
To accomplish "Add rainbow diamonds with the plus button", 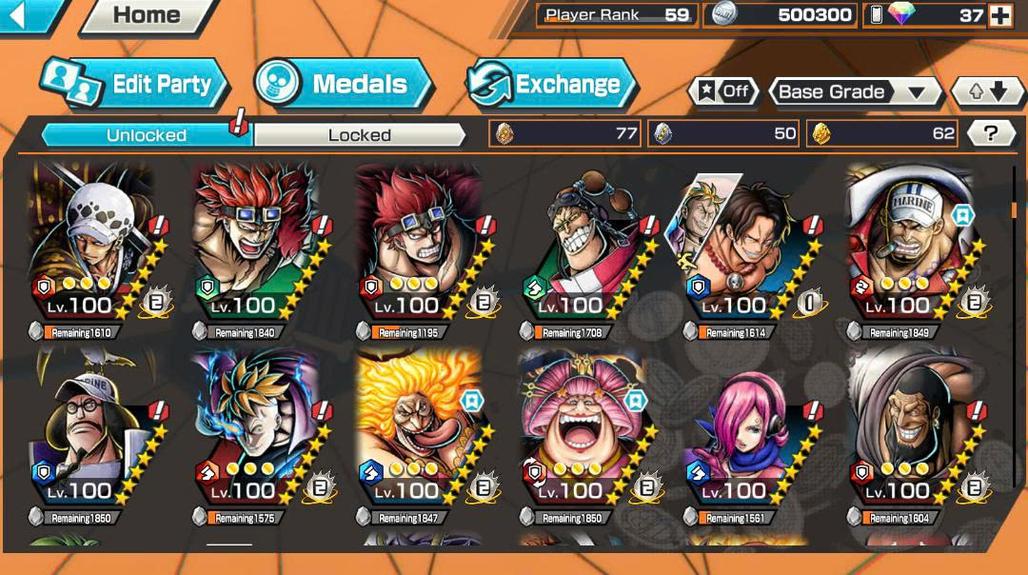I will click(x=999, y=15).
